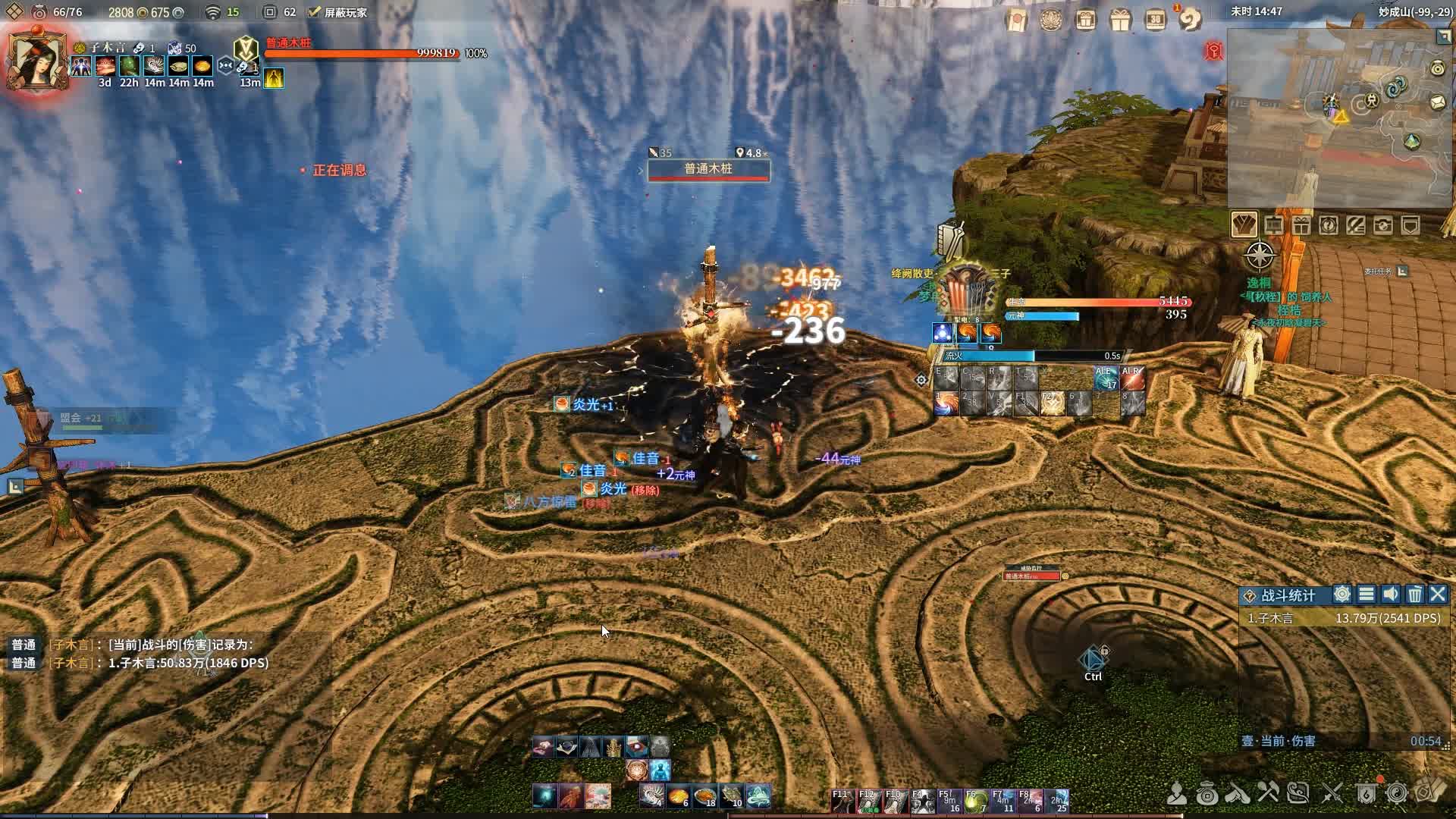This screenshot has height=819, width=1456.
Task: Open the red envelope letter icon
Action: point(1016,20)
